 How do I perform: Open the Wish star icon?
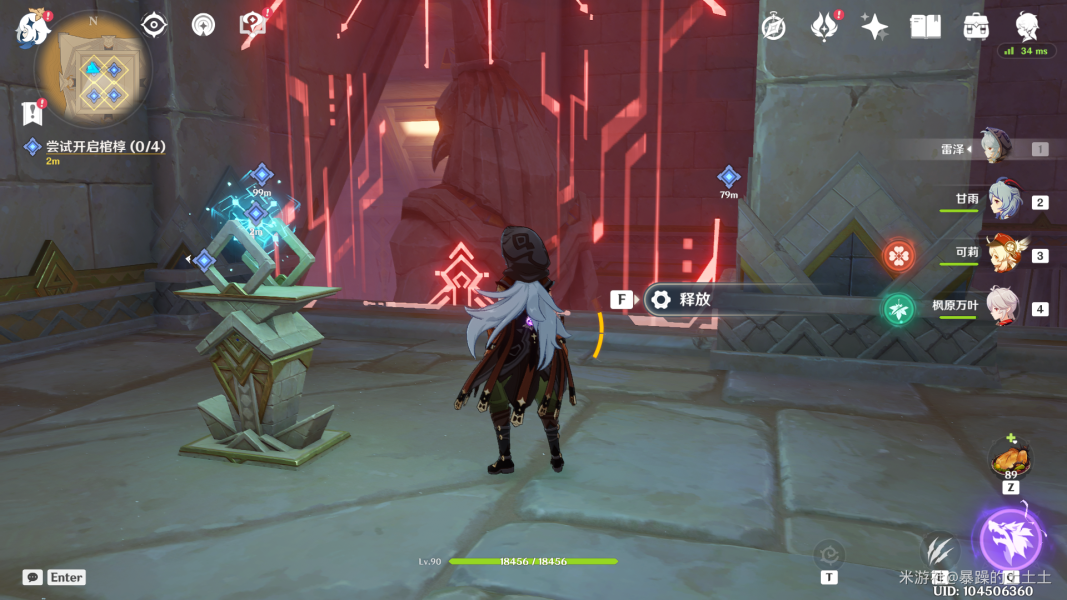[875, 27]
